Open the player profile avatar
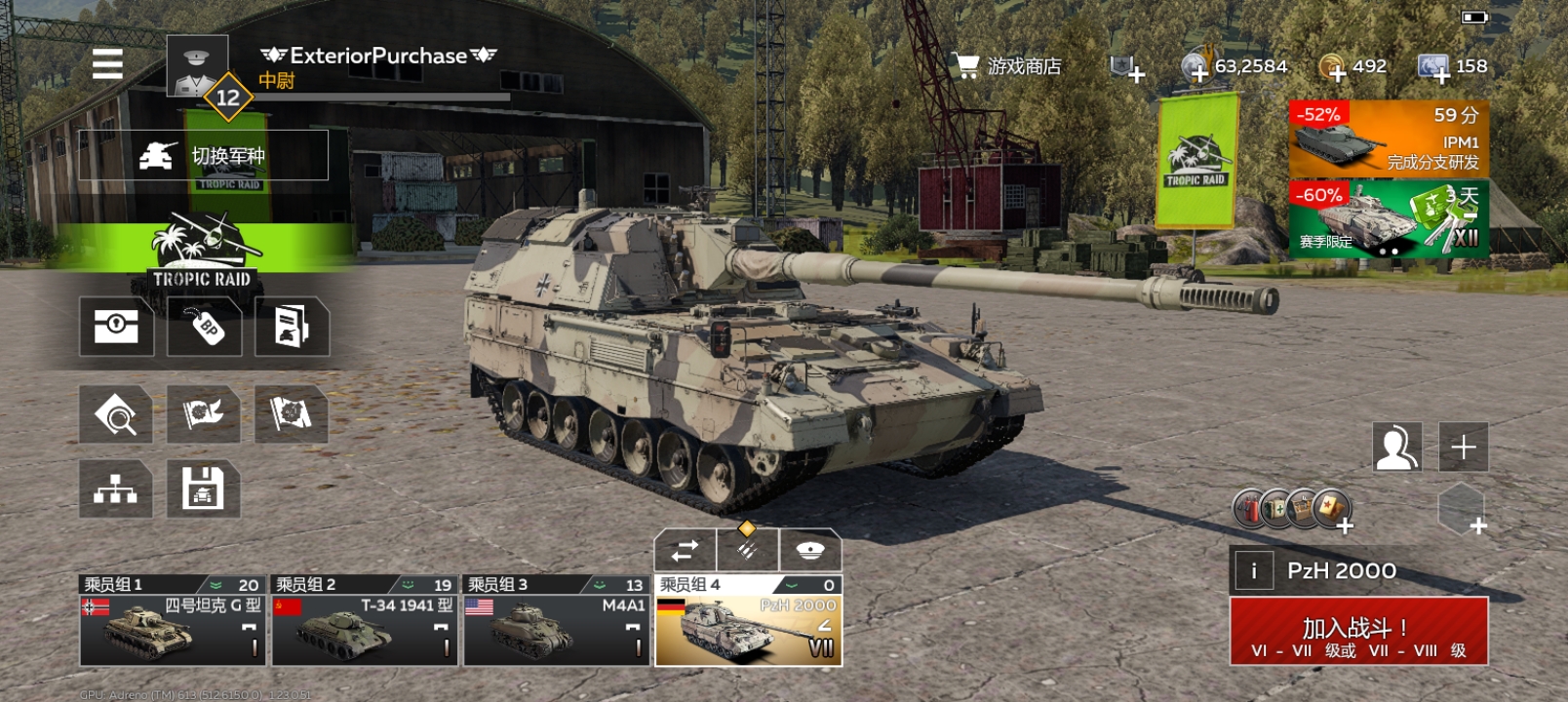The width and height of the screenshot is (1568, 702). click(x=197, y=66)
